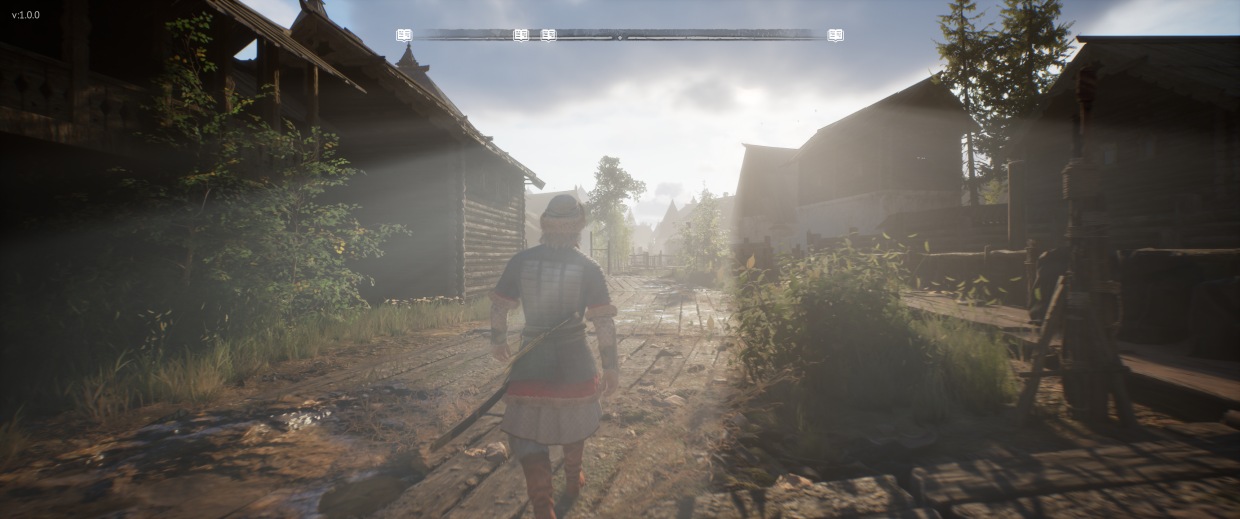Select the book marker at the compass's left end
This screenshot has width=1240, height=519.
coord(404,35)
